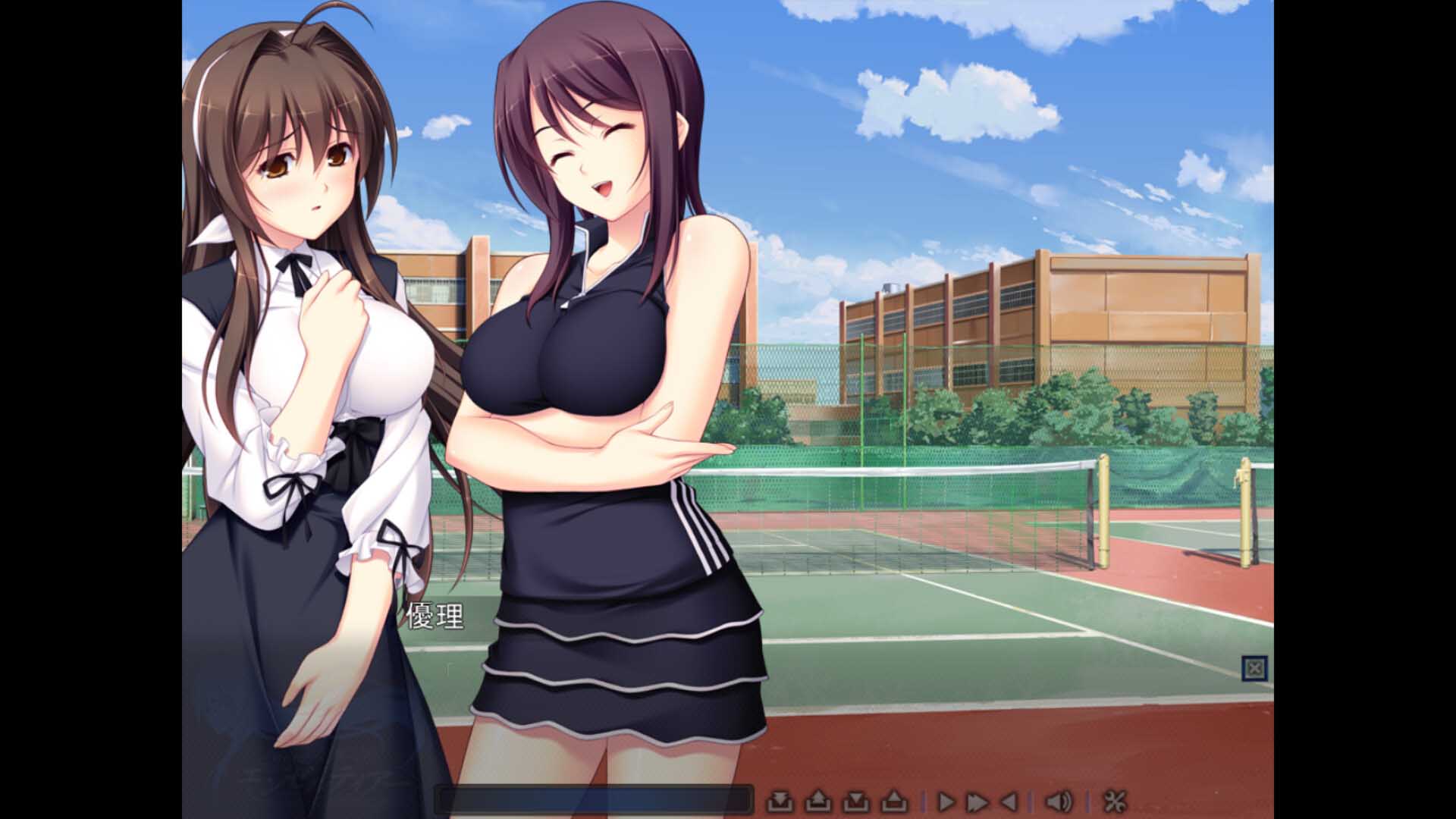Click the character name label 優理
Viewport: 1456px width, 819px height.
coord(436,616)
